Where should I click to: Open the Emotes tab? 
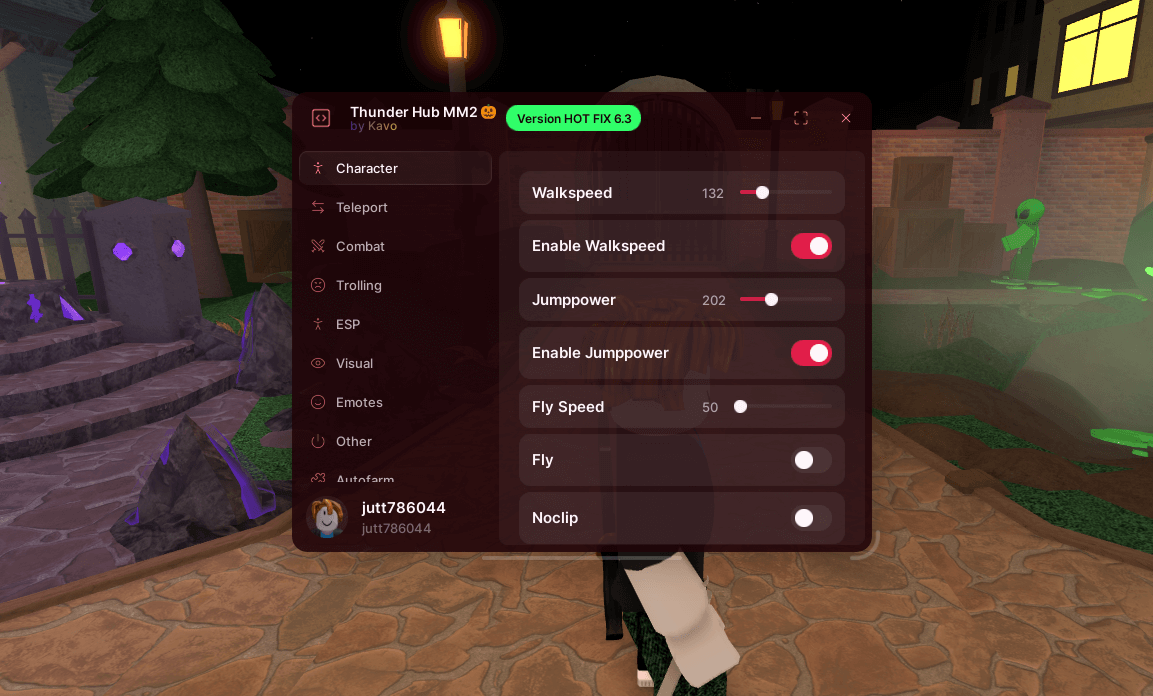pyautogui.click(x=359, y=402)
